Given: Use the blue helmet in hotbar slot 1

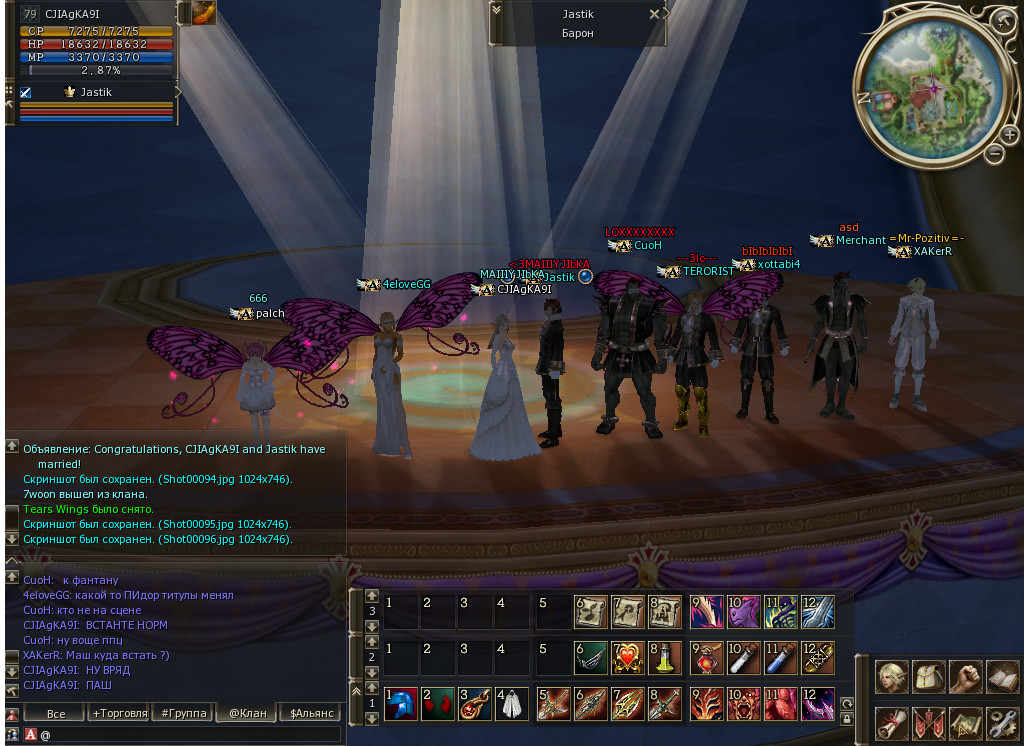Looking at the screenshot, I should click(400, 703).
